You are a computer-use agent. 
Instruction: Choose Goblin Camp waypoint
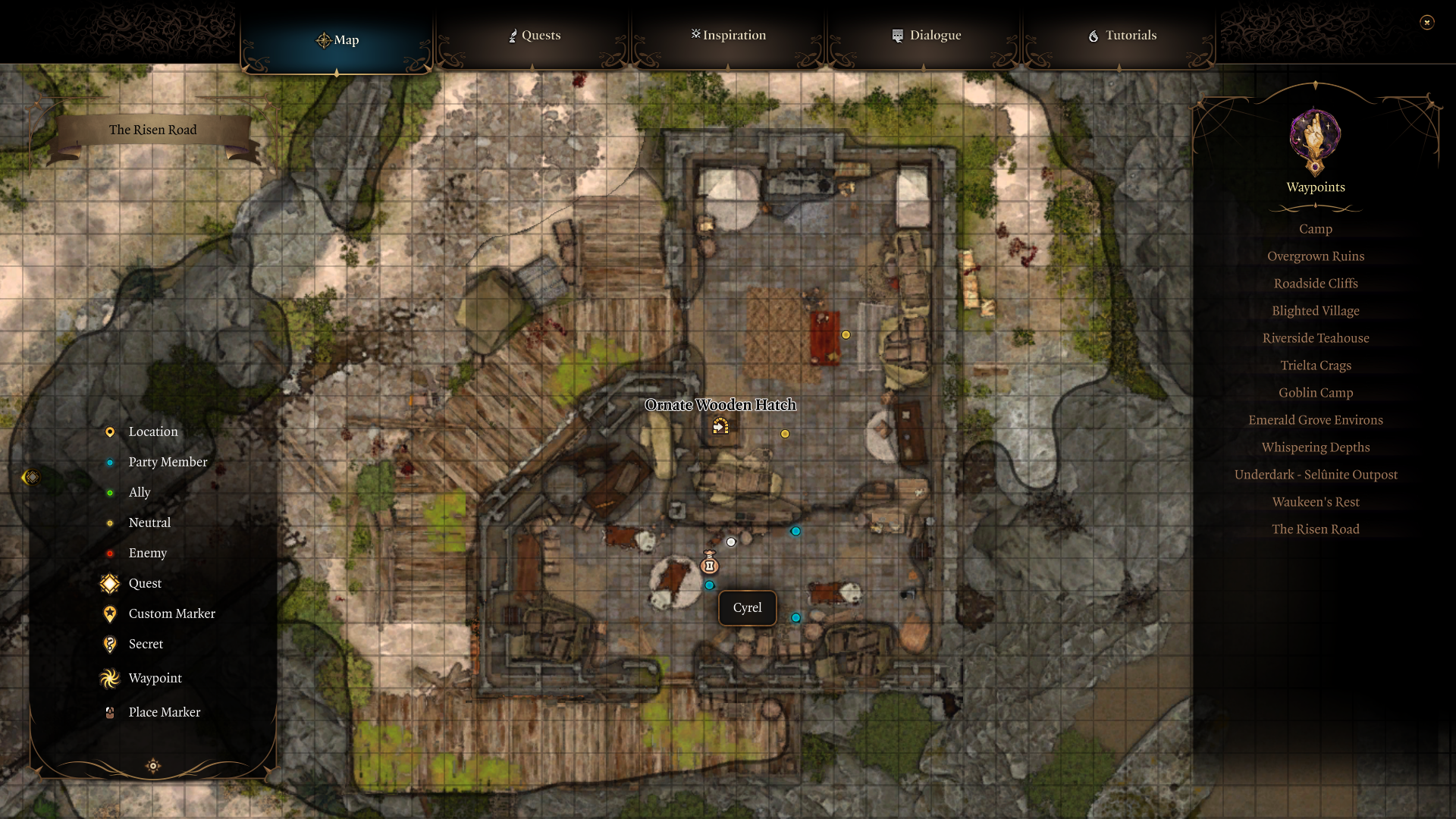[x=1315, y=393]
